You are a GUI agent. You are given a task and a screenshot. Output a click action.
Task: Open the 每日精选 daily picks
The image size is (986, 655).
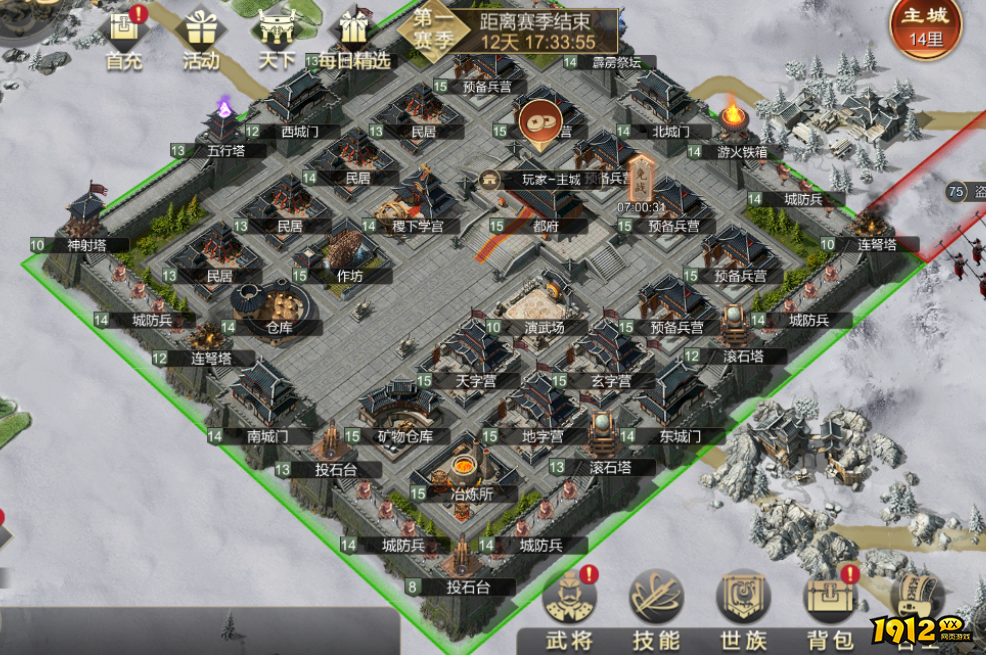[x=352, y=38]
